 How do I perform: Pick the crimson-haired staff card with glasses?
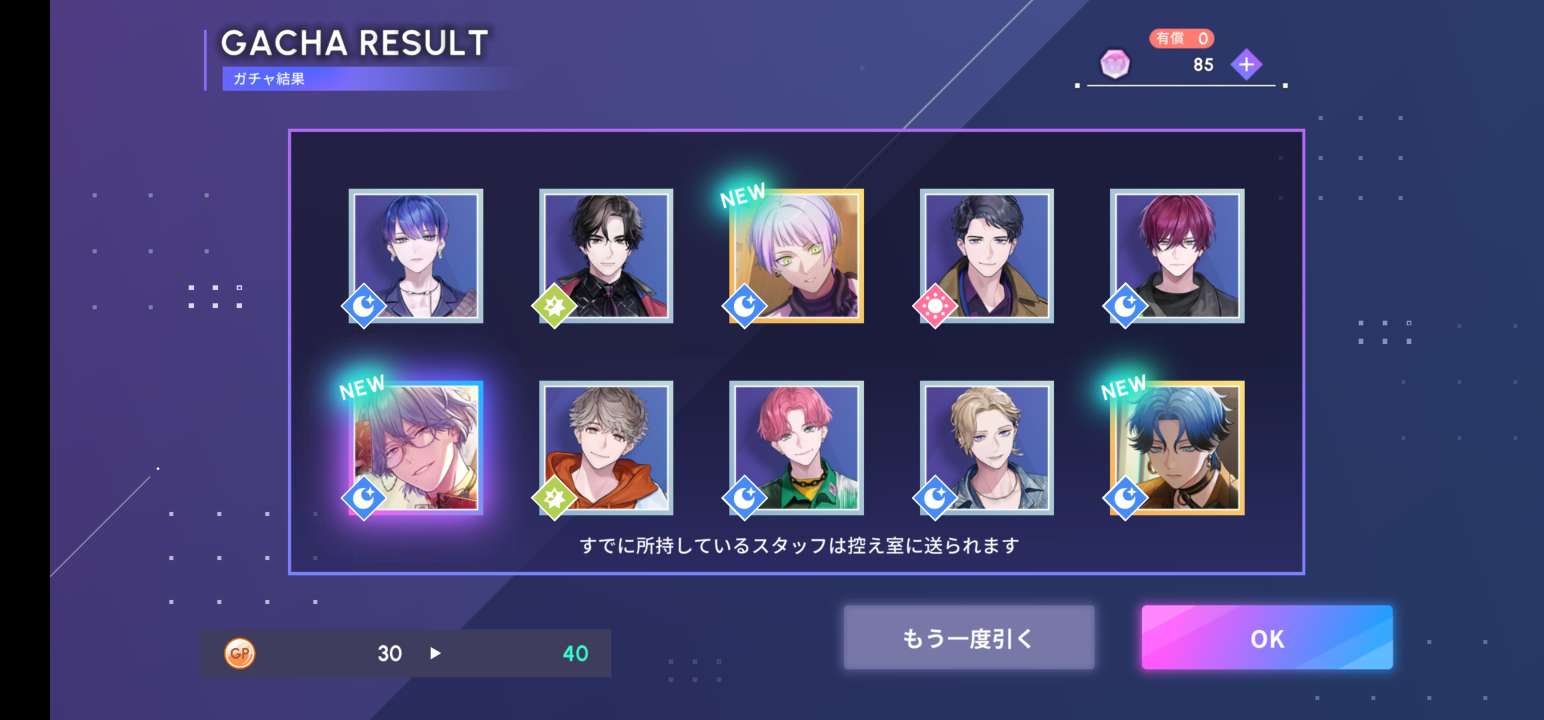pos(1177,256)
